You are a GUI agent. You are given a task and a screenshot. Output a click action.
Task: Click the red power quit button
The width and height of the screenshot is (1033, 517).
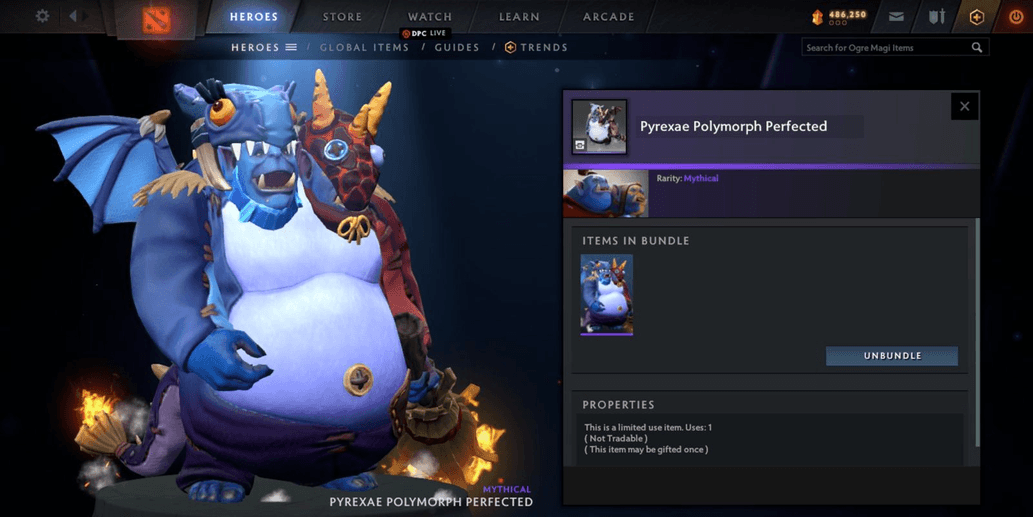pyautogui.click(x=1016, y=17)
